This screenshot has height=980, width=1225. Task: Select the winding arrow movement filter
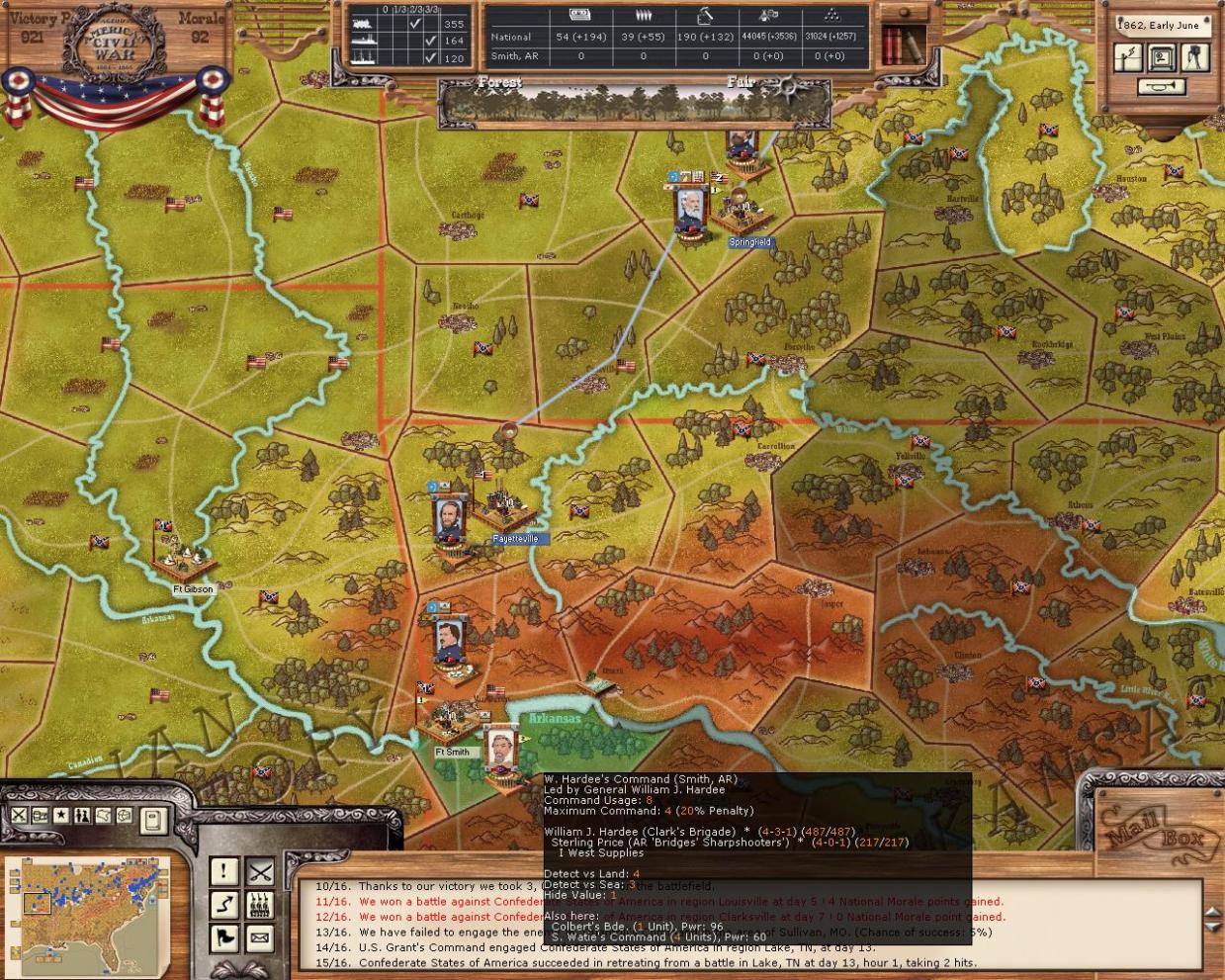[224, 904]
